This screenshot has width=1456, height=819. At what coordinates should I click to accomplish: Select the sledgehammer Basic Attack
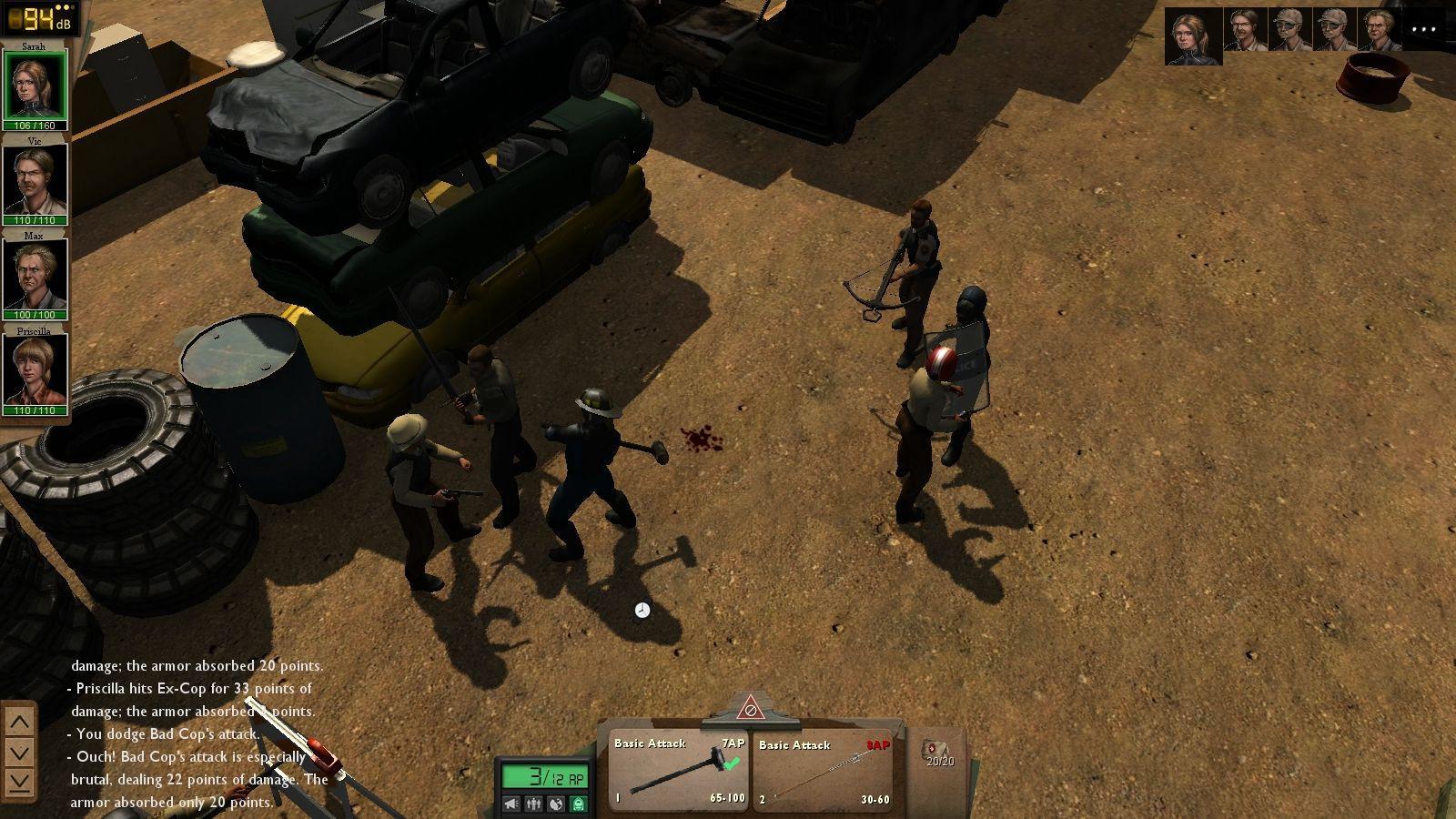coord(678,769)
